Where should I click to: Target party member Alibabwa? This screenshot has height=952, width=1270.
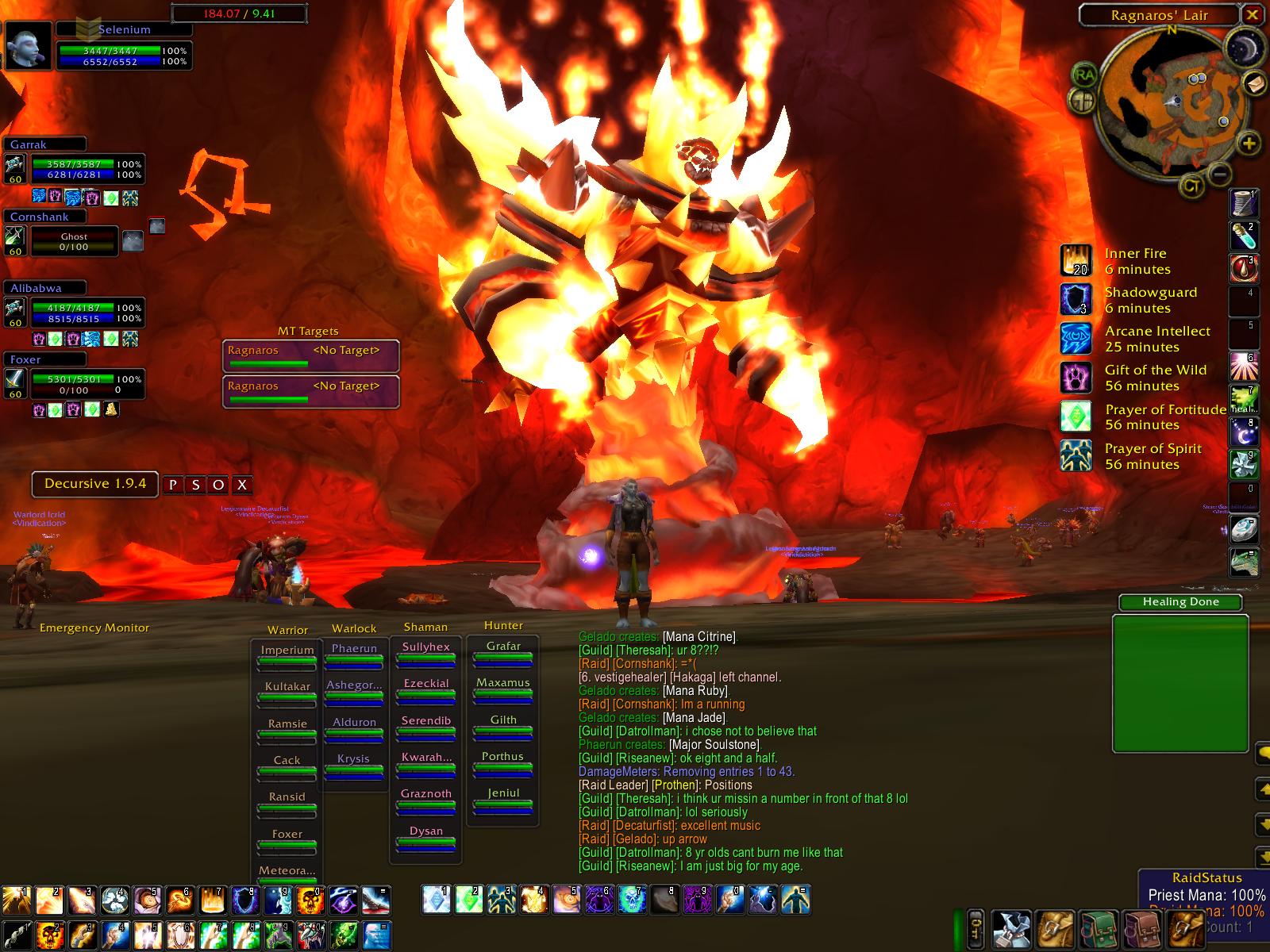tap(75, 313)
